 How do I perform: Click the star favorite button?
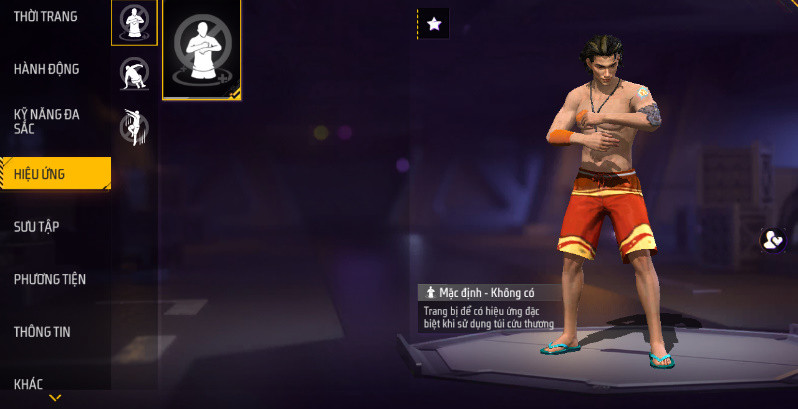pos(433,24)
